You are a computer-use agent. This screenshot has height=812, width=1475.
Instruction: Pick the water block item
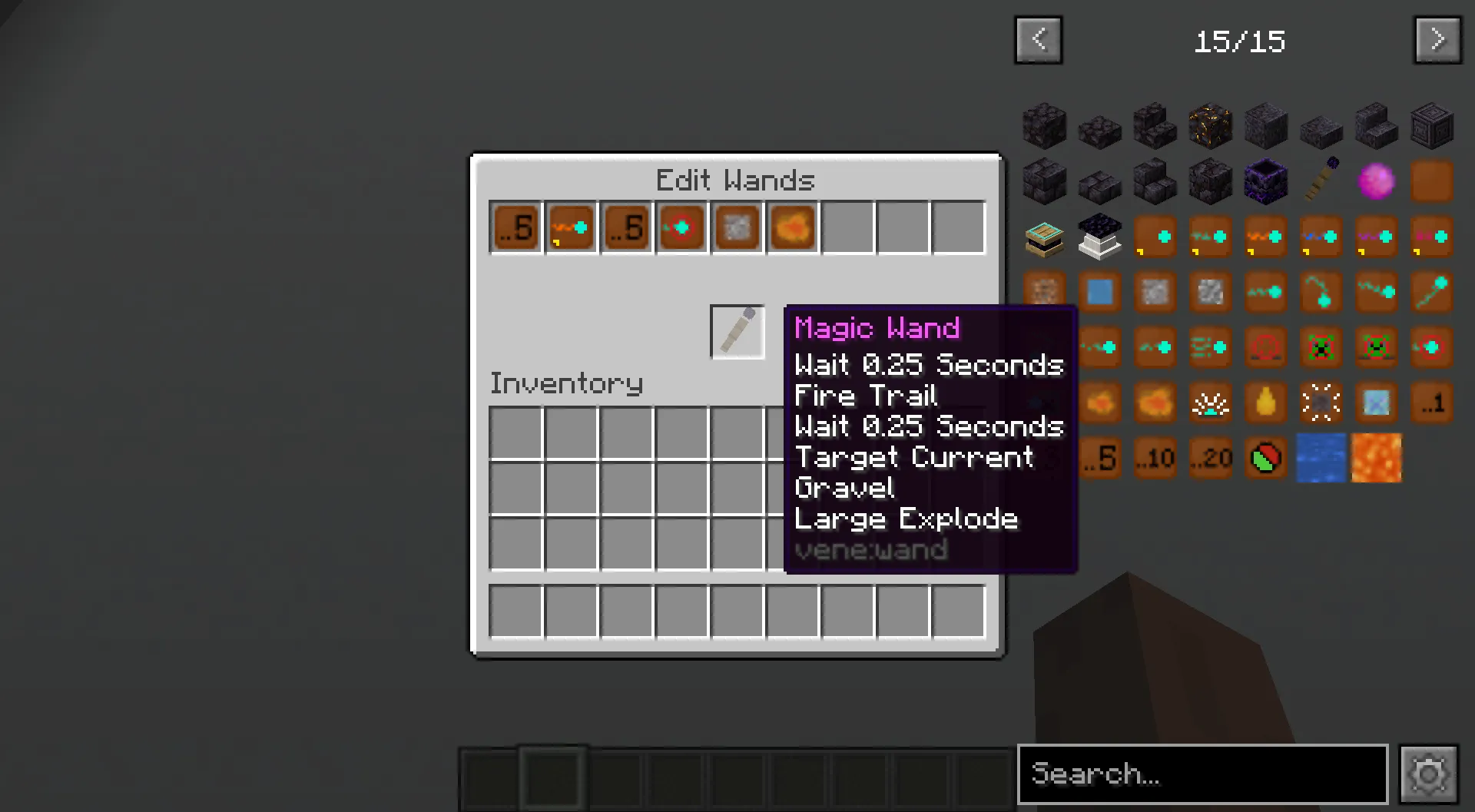pos(1321,458)
